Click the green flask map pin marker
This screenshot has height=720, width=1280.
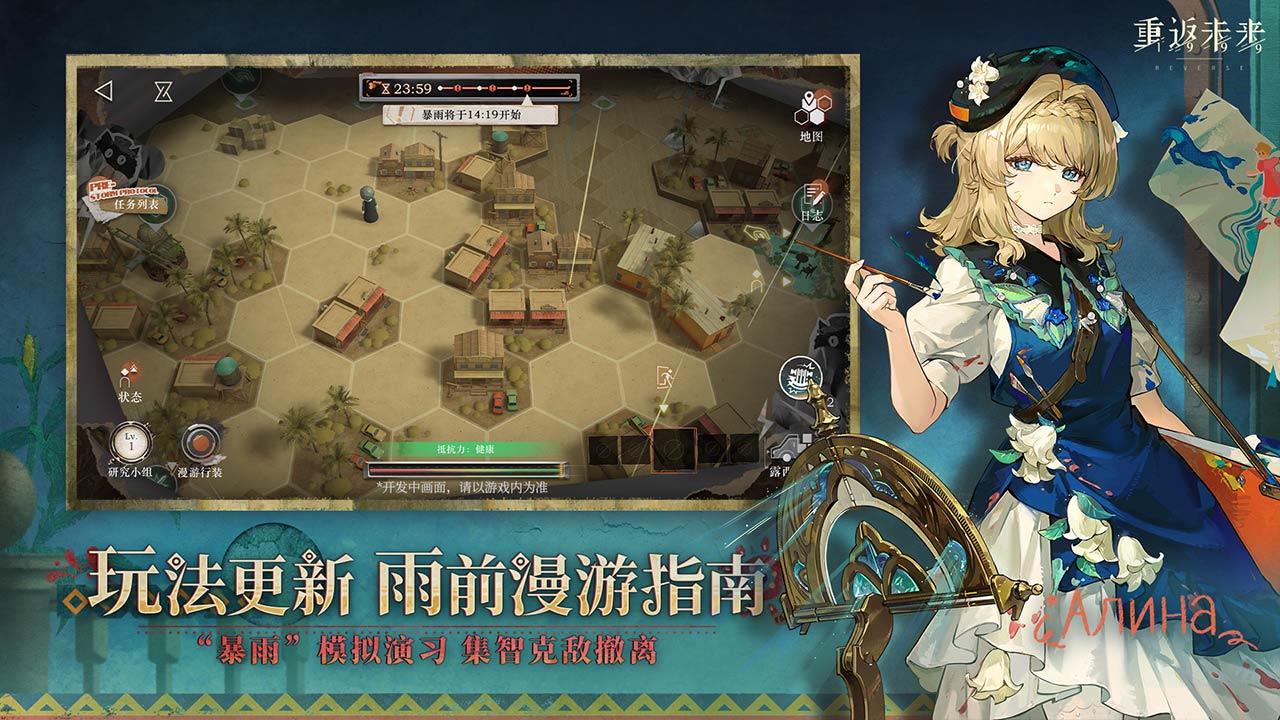coord(603,103)
